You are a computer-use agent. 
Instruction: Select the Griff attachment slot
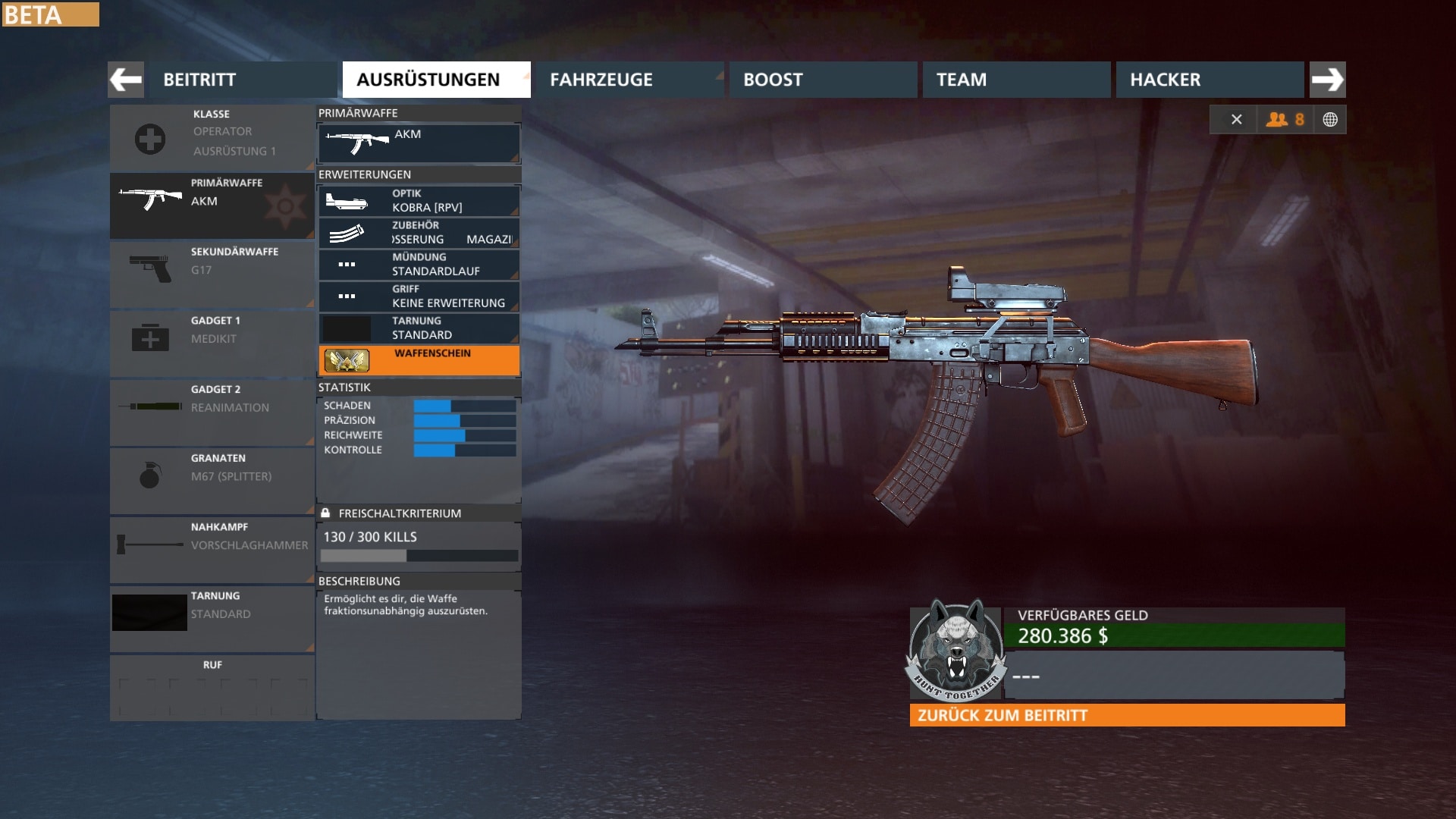click(419, 297)
